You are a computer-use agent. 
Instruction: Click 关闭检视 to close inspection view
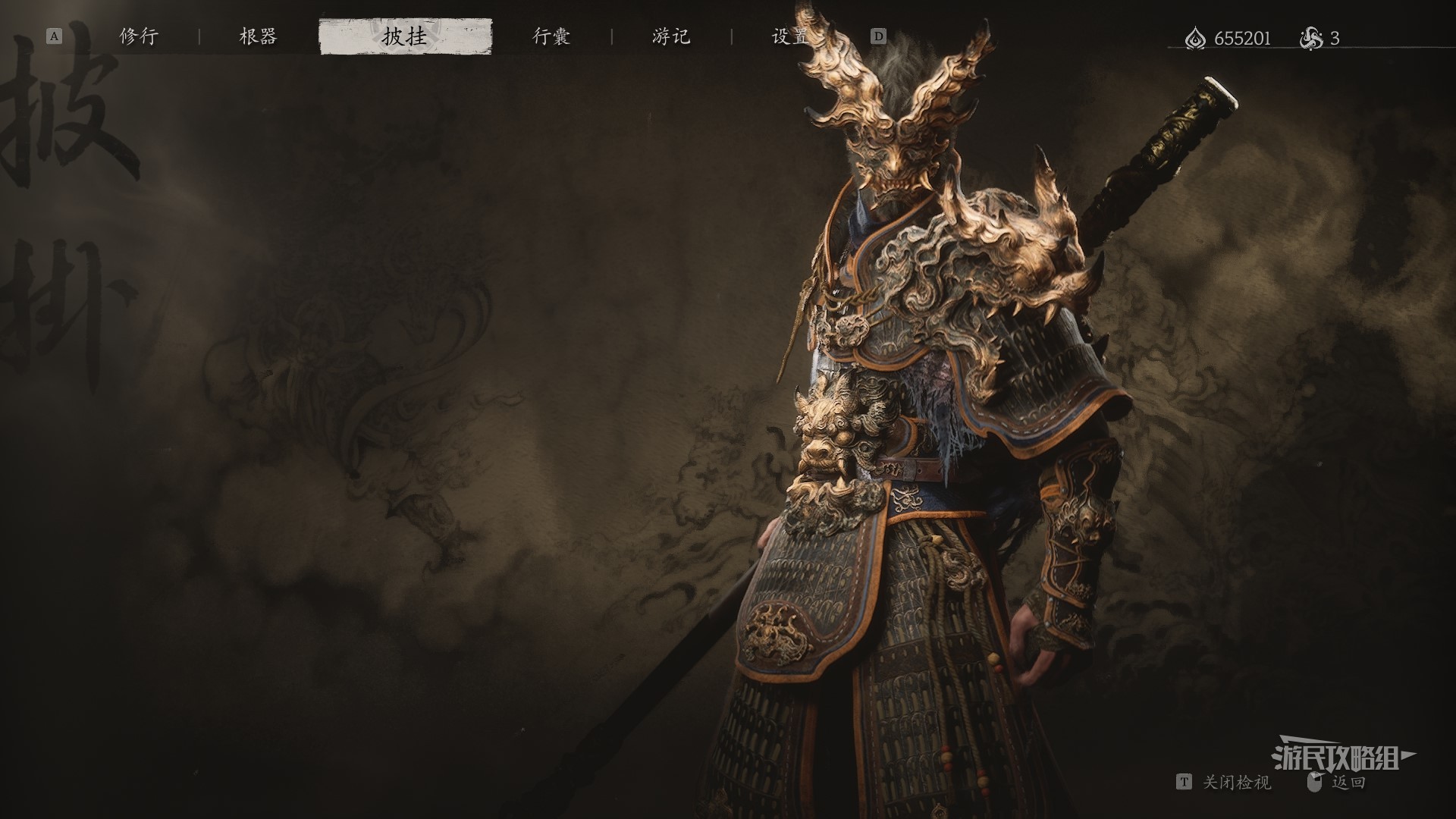click(1235, 783)
